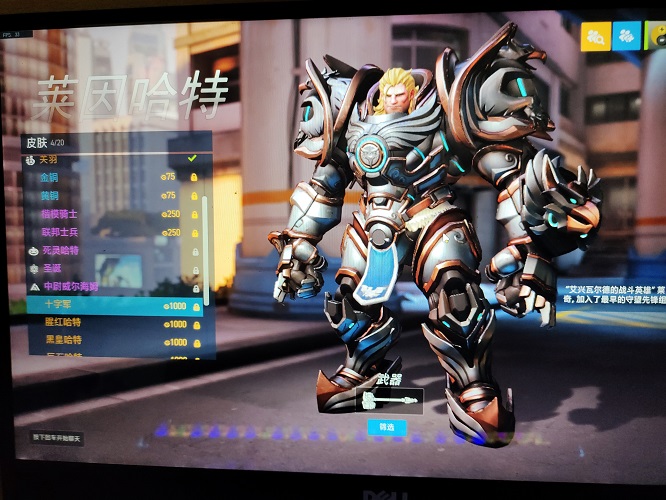Open the weapon (武器) hammer selector
Viewport: 666px width, 500px height.
388,399
